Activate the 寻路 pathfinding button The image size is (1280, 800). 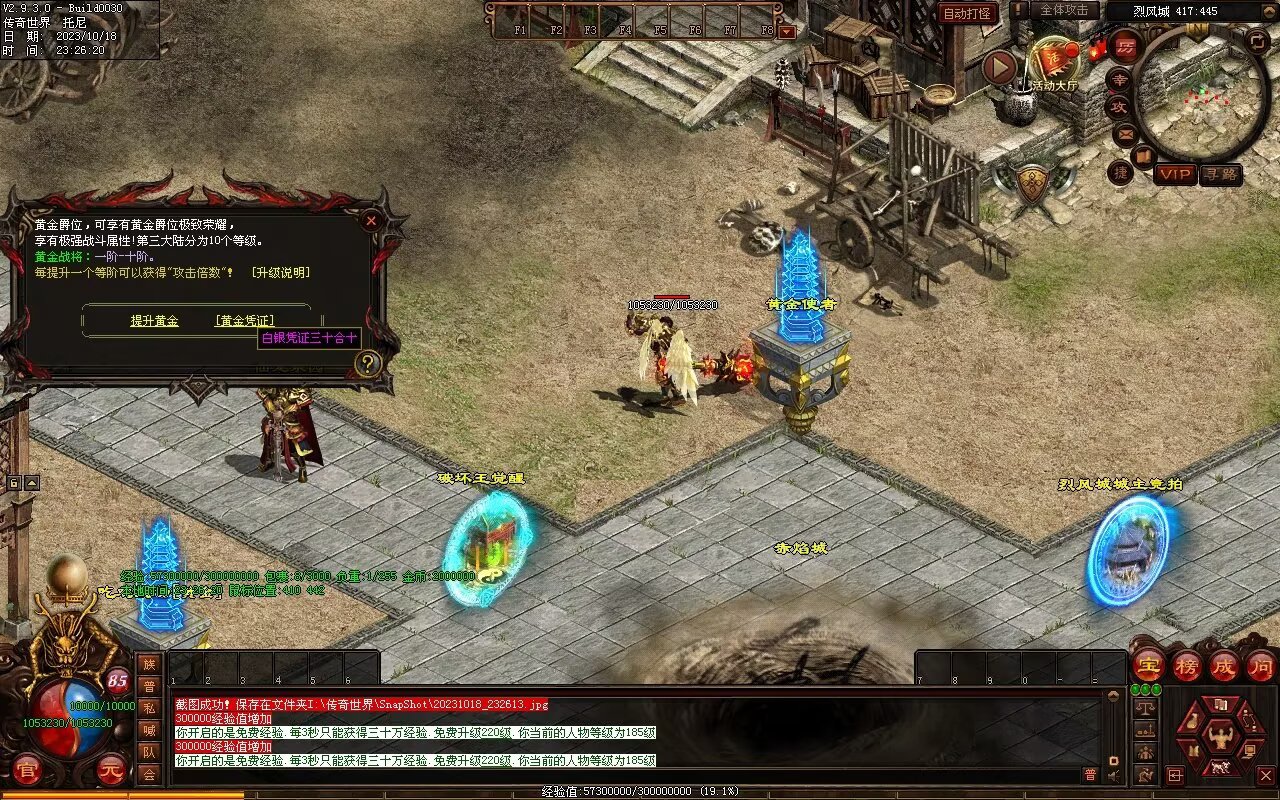click(x=1221, y=174)
